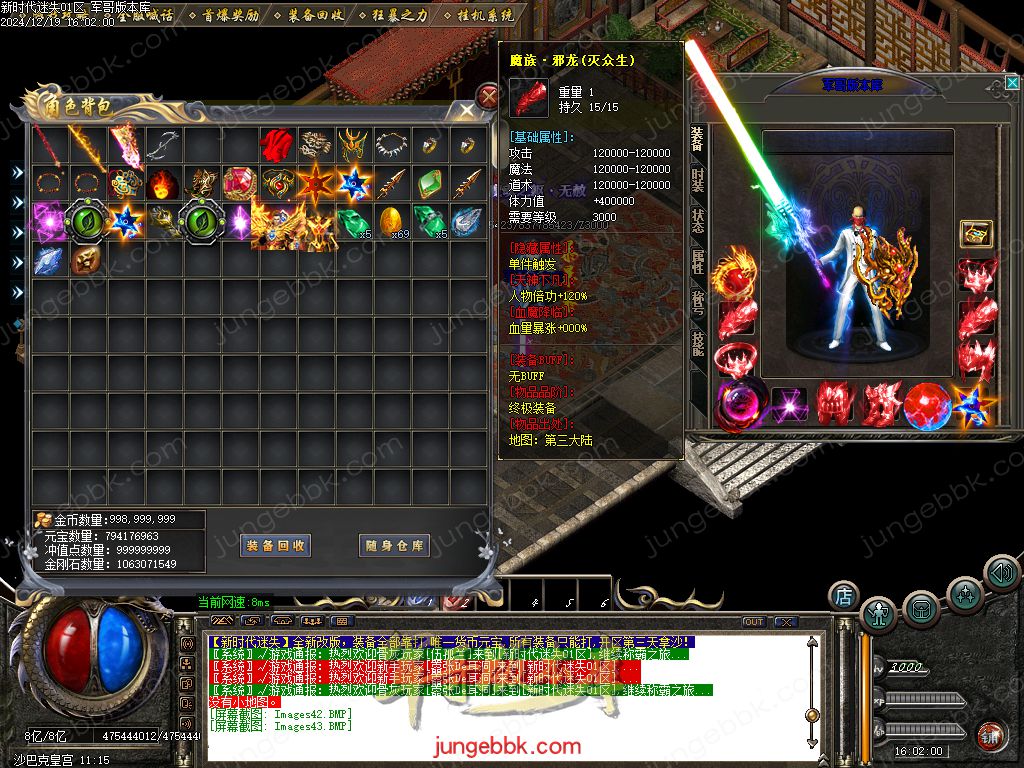1024x768 pixels.
Task: Click the OUT button above chat
Action: pos(753,622)
